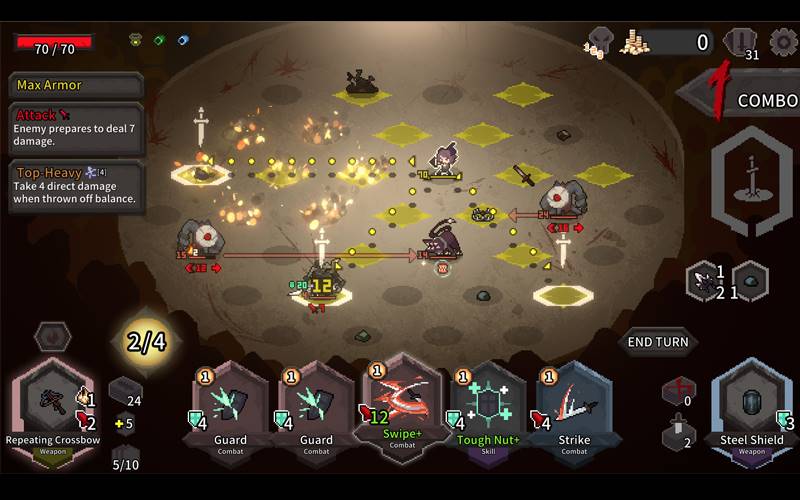
Task: Inspect the Top-Heavy trait panel
Action: (x=76, y=186)
